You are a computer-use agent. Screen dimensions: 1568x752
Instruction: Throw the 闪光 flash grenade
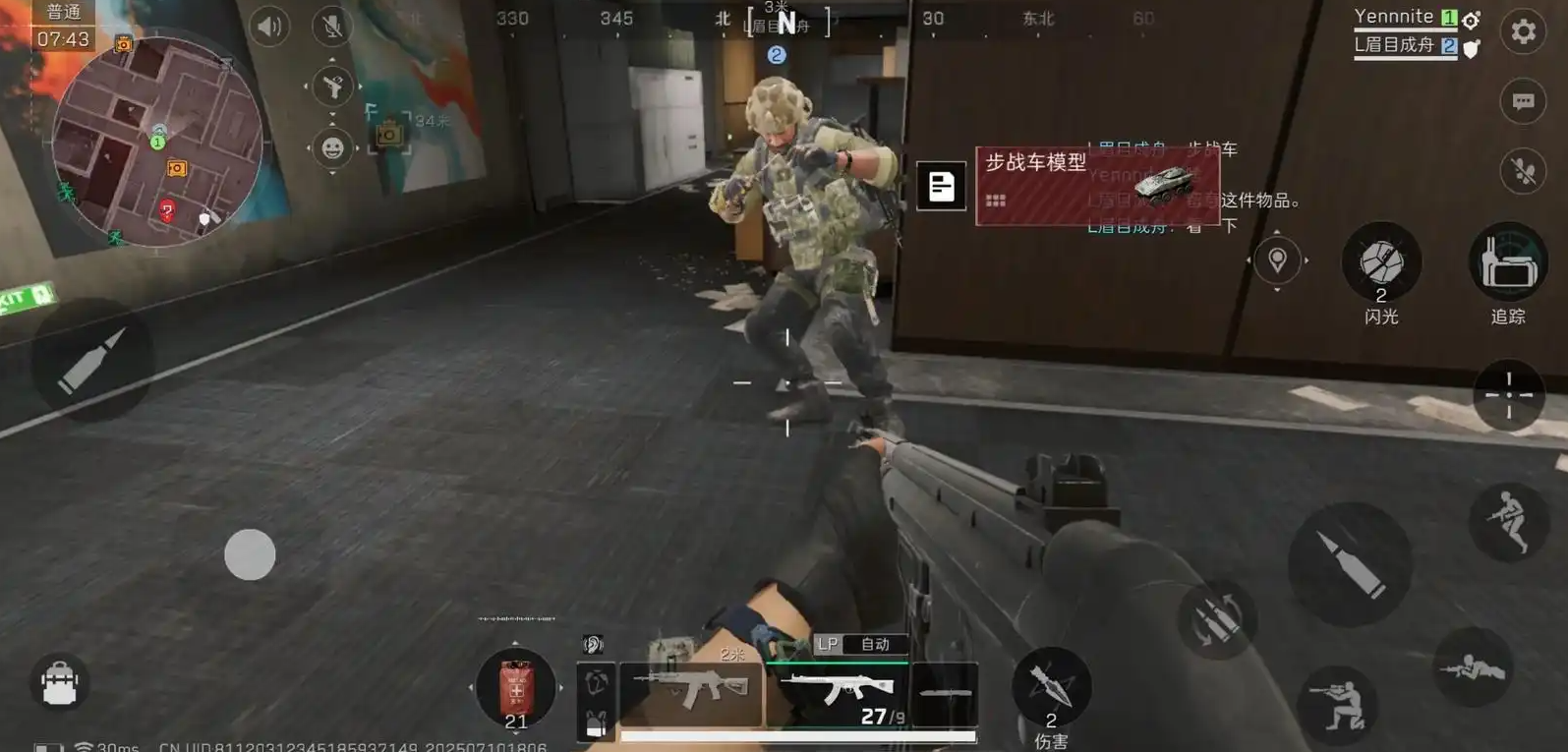pyautogui.click(x=1380, y=263)
